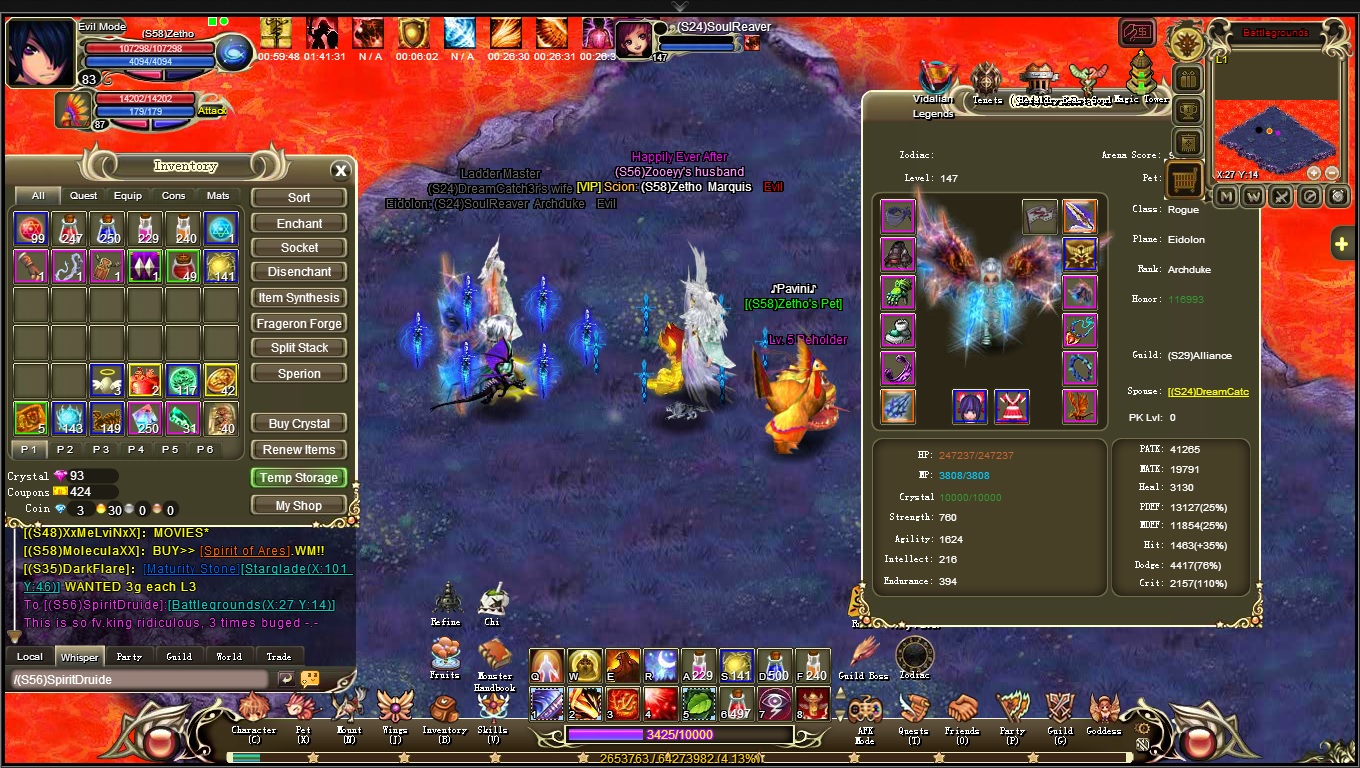Choose the Socket option
Viewport: 1360px width, 768px height.
tap(299, 247)
